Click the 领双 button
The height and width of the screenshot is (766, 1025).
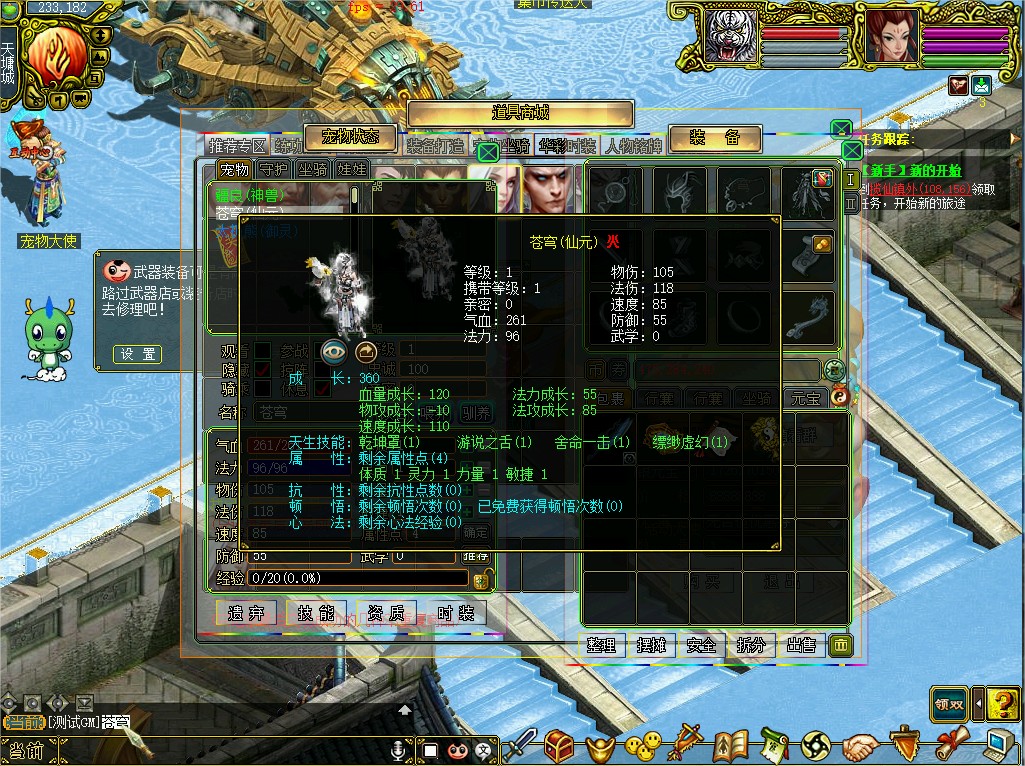pos(949,704)
